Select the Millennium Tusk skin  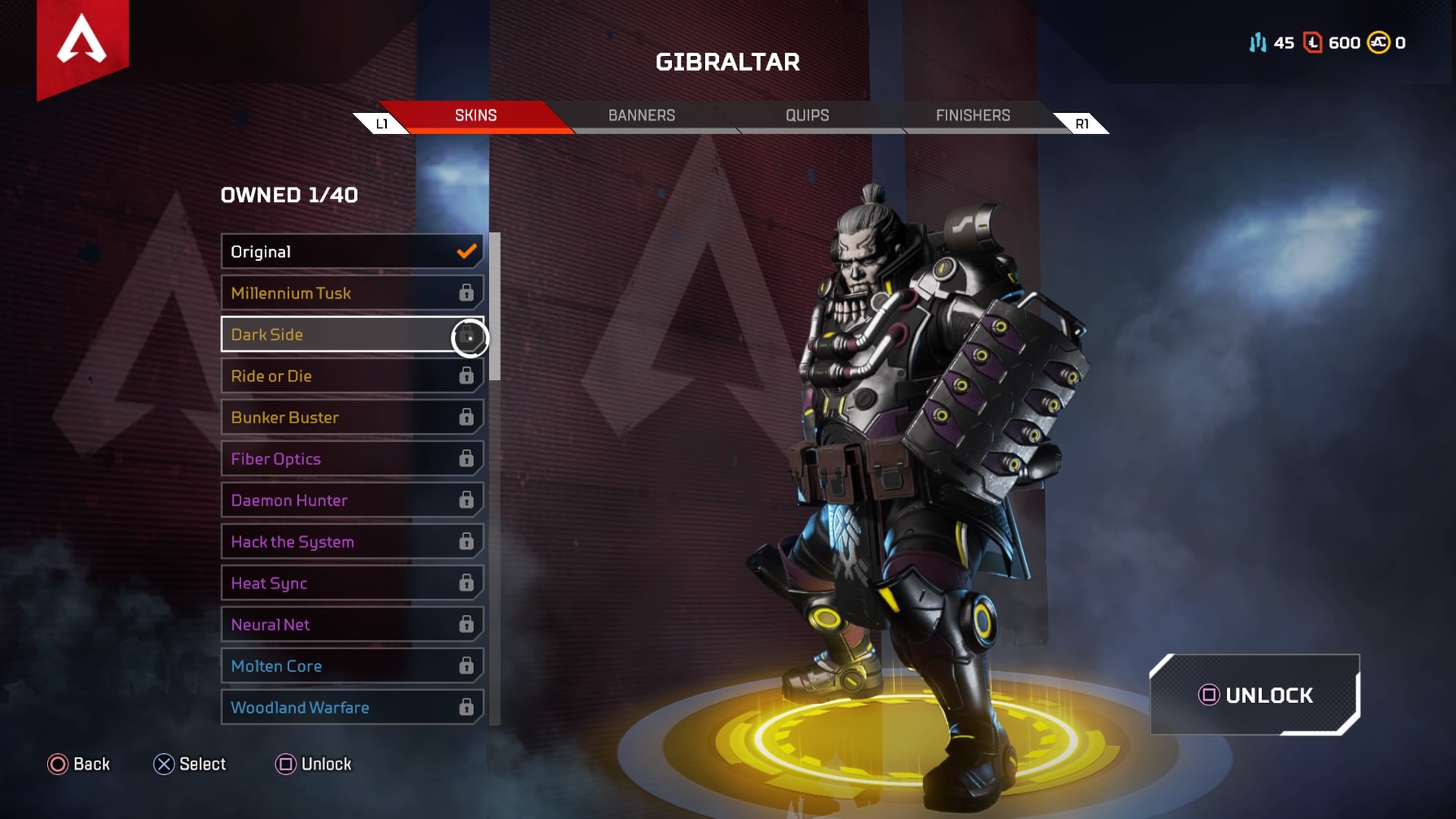tap(352, 293)
